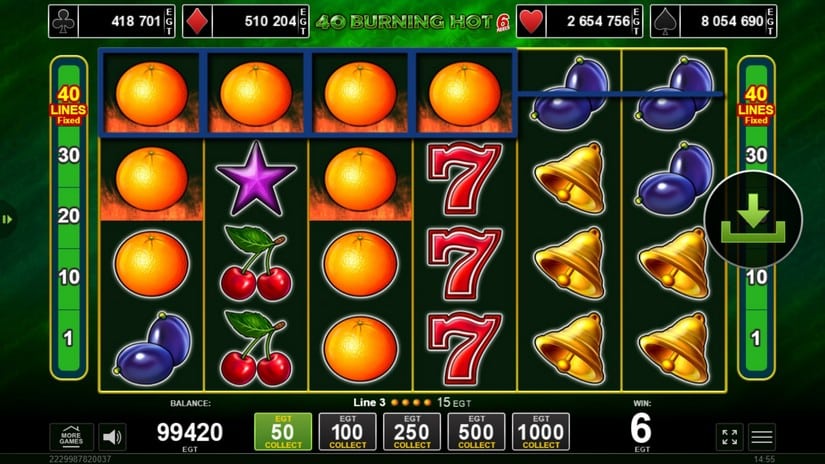Toggle the sound speaker icon
Image resolution: width=825 pixels, height=464 pixels.
coord(112,437)
